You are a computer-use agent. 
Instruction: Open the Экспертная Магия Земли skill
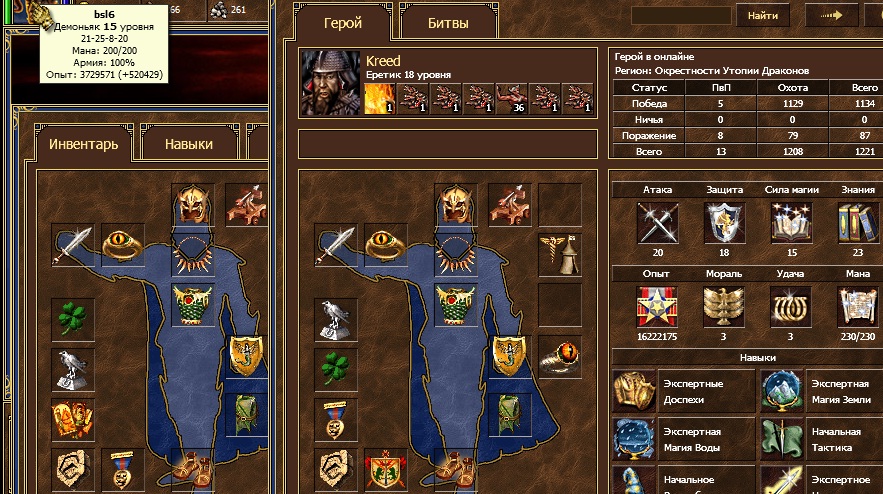780,391
